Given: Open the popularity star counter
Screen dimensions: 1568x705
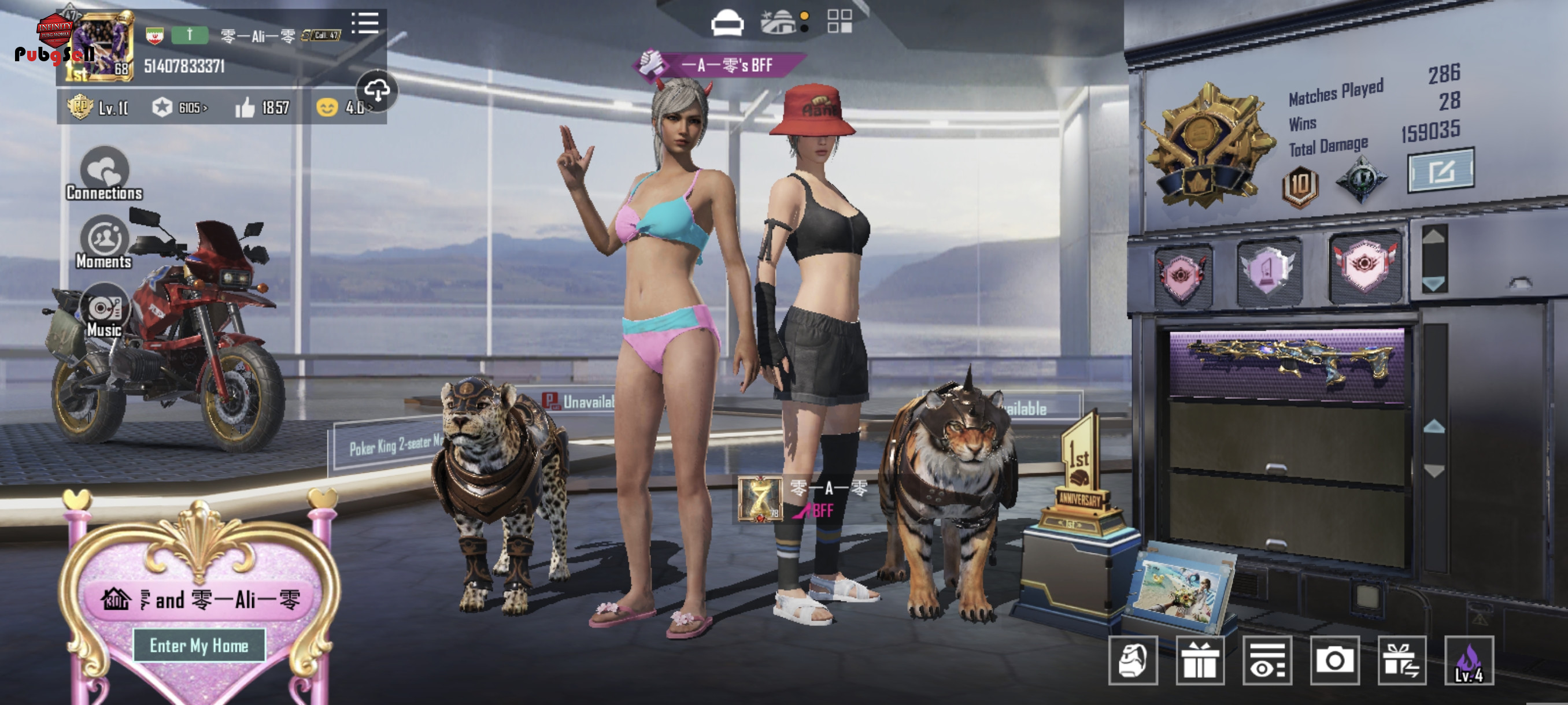Looking at the screenshot, I should click(180, 107).
